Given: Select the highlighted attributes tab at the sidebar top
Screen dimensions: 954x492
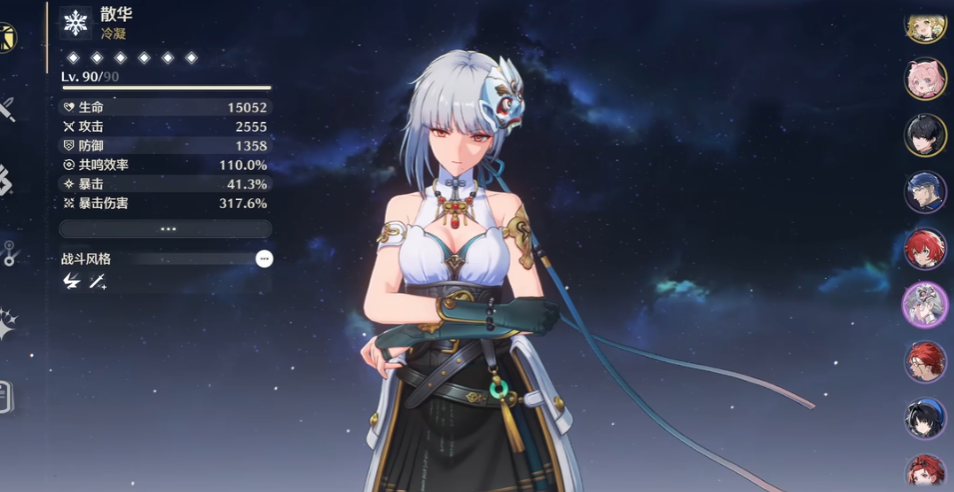Looking at the screenshot, I should coord(6,38).
